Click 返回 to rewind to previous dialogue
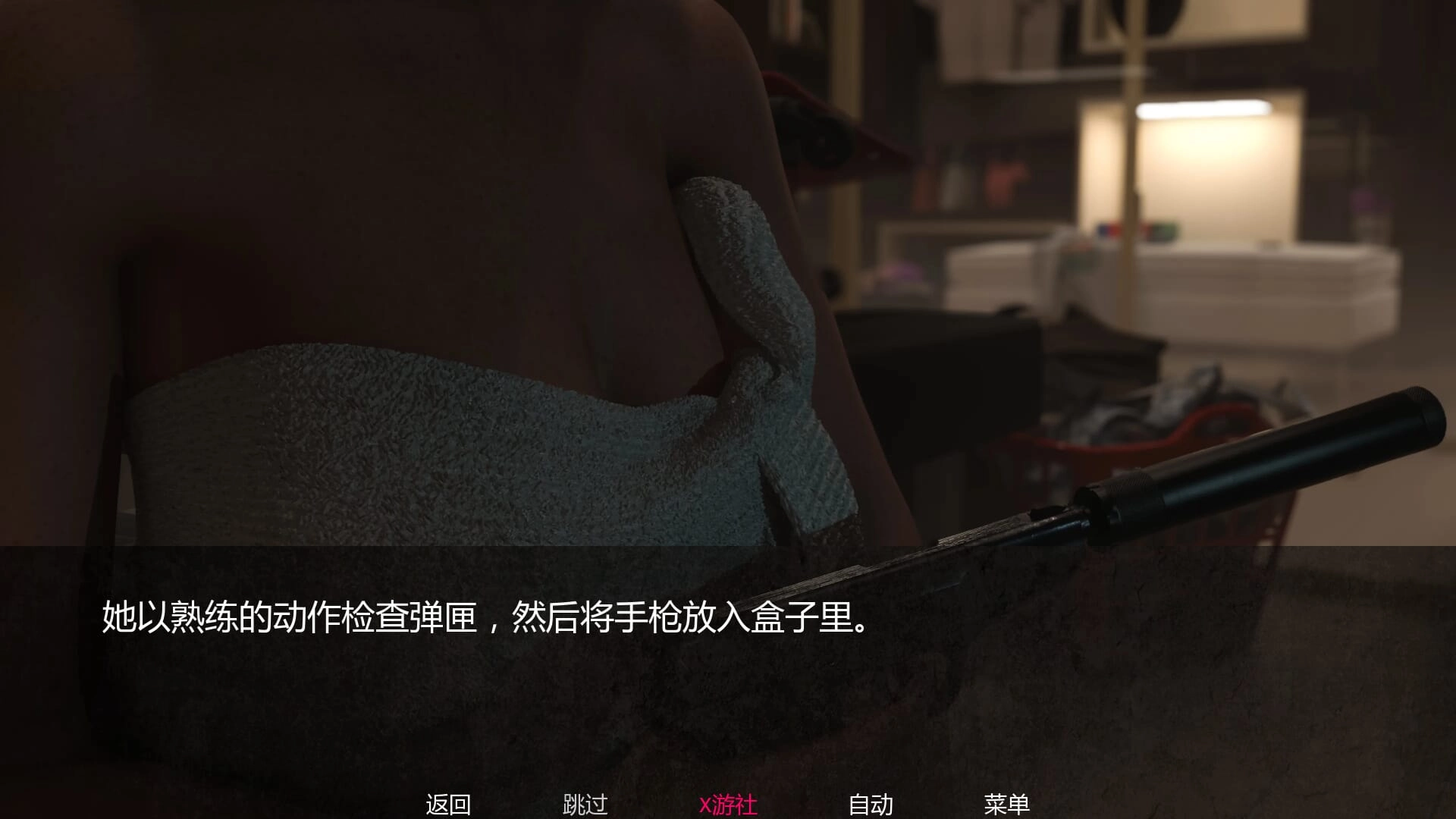The width and height of the screenshot is (1456, 819). (448, 802)
